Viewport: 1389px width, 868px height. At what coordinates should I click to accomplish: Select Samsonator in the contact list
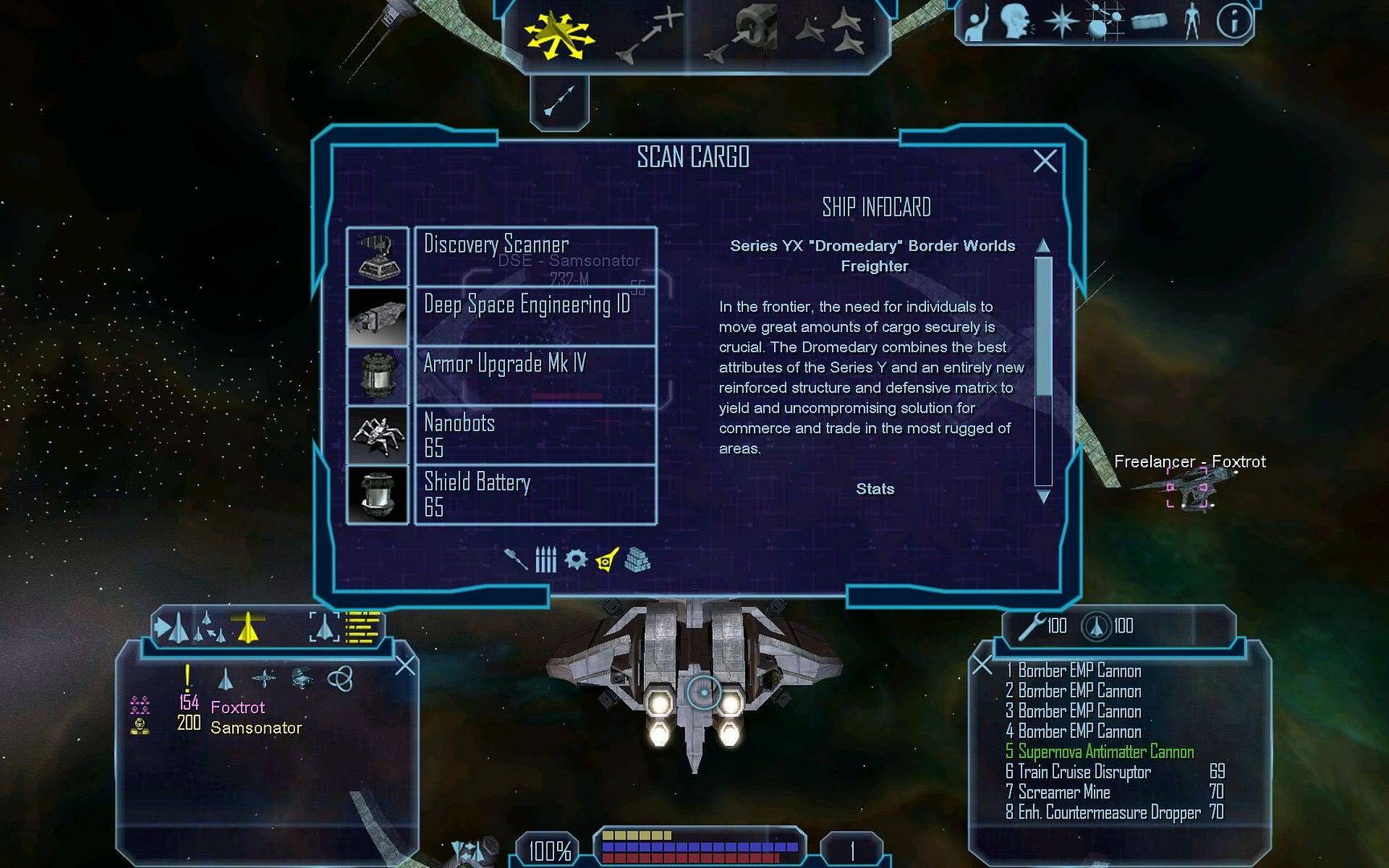click(256, 728)
